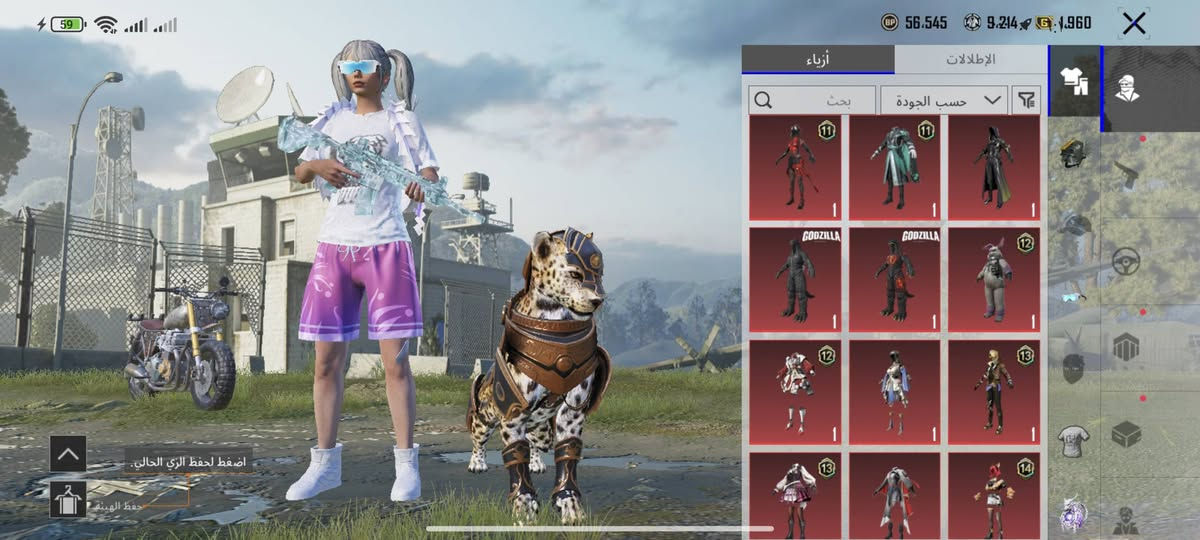The height and width of the screenshot is (540, 1200).
Task: Switch to the أزياء (outfits) tab
Action: coord(818,60)
